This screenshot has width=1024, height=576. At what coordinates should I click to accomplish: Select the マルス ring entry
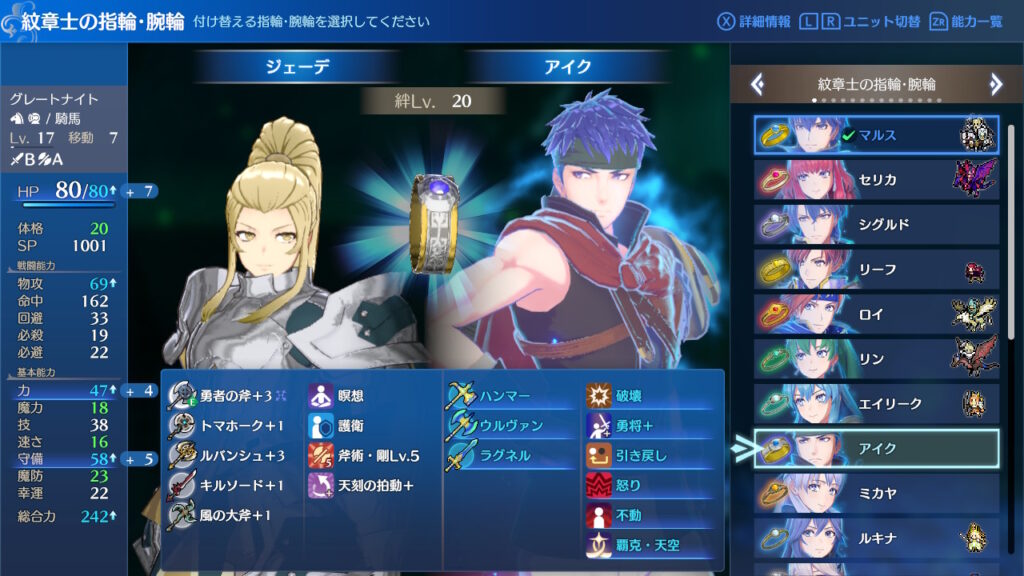[x=876, y=135]
